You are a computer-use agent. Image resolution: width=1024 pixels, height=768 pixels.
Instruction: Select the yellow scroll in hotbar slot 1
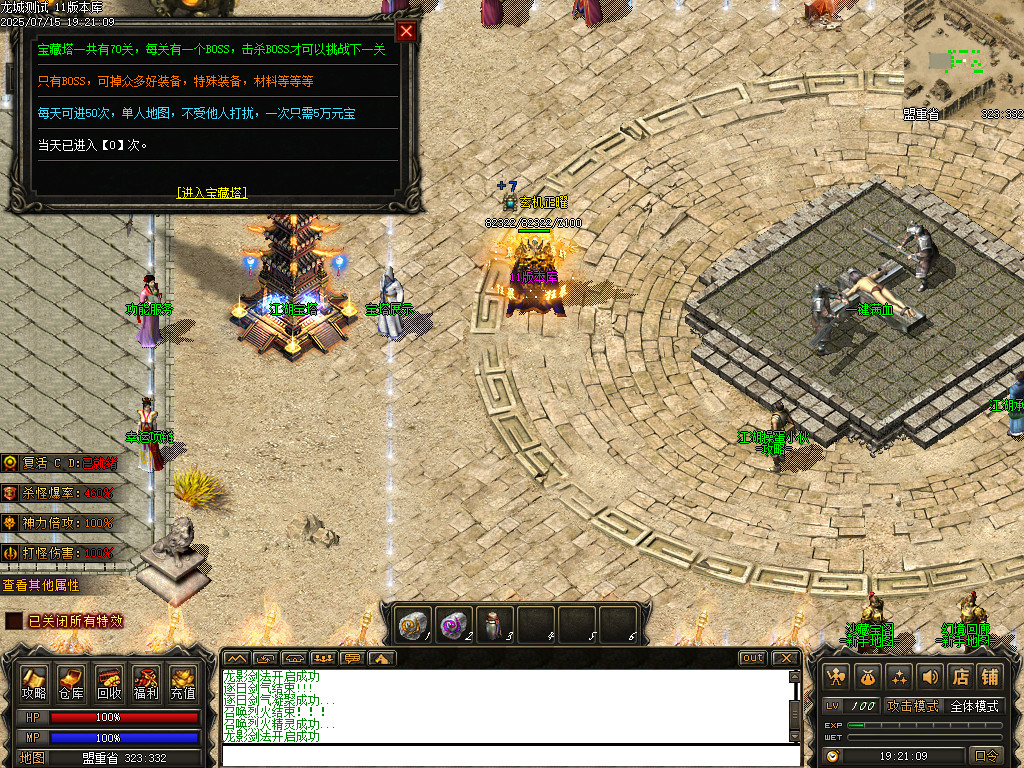[x=412, y=623]
